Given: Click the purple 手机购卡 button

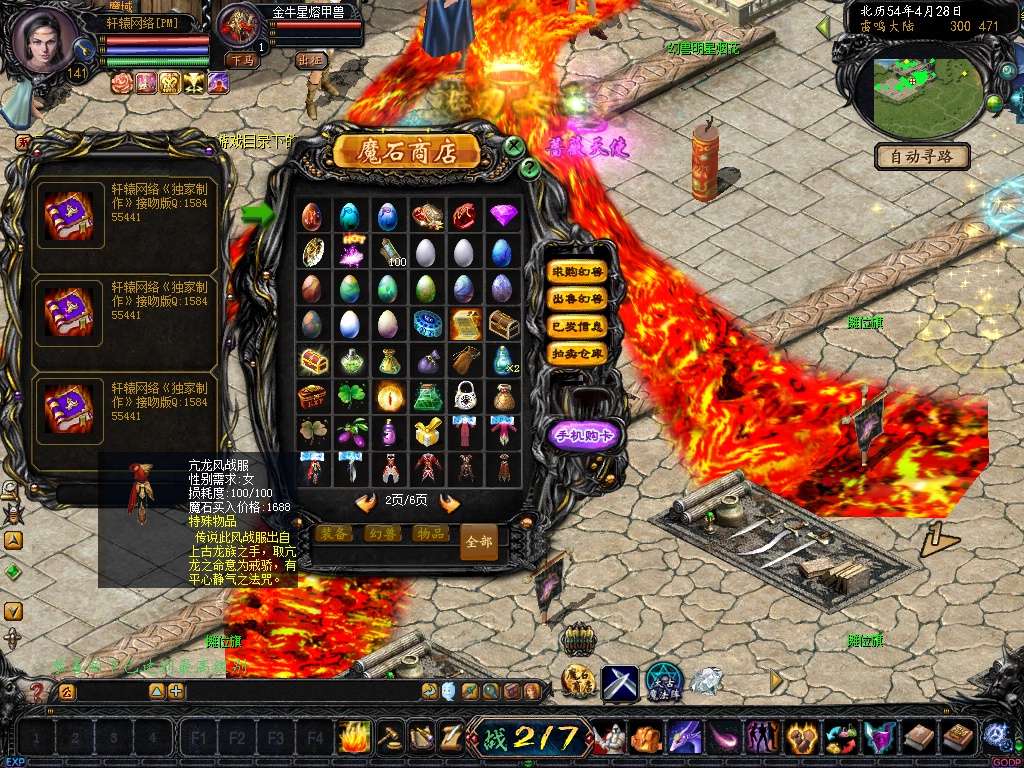Looking at the screenshot, I should [x=586, y=434].
